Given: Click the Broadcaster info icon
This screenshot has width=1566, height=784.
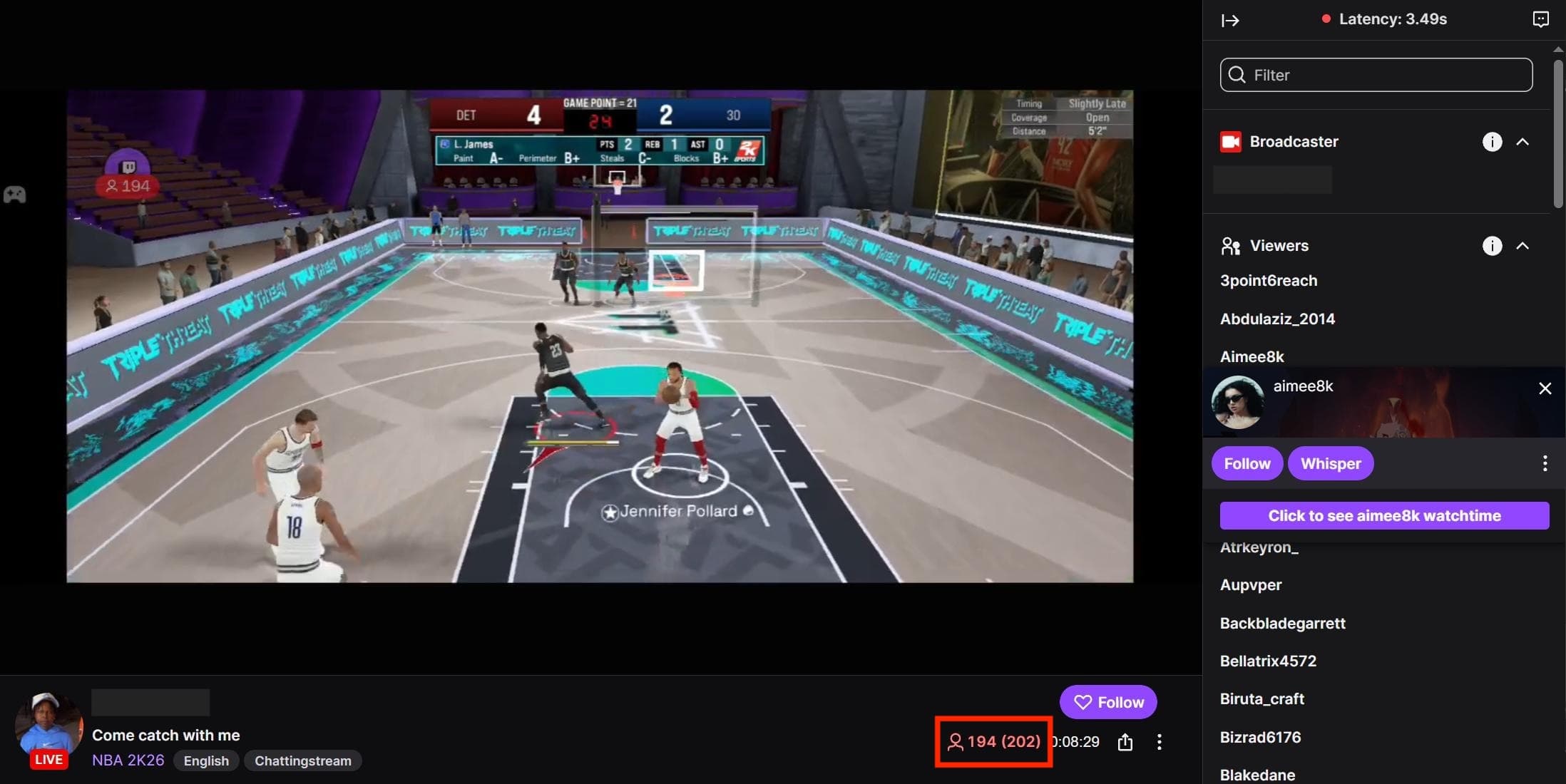Looking at the screenshot, I should tap(1493, 142).
